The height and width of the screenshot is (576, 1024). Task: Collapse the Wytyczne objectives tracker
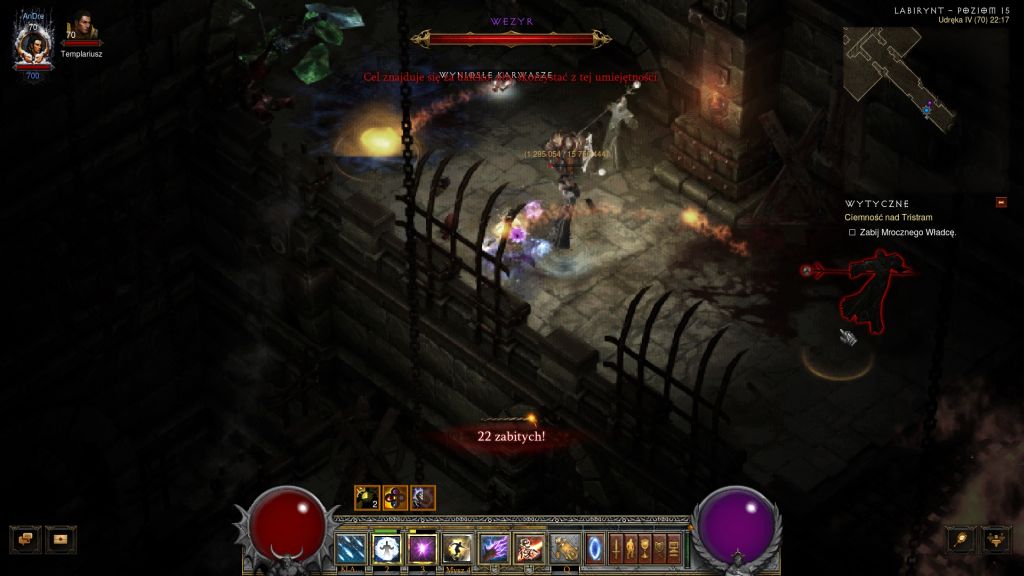coord(1001,202)
